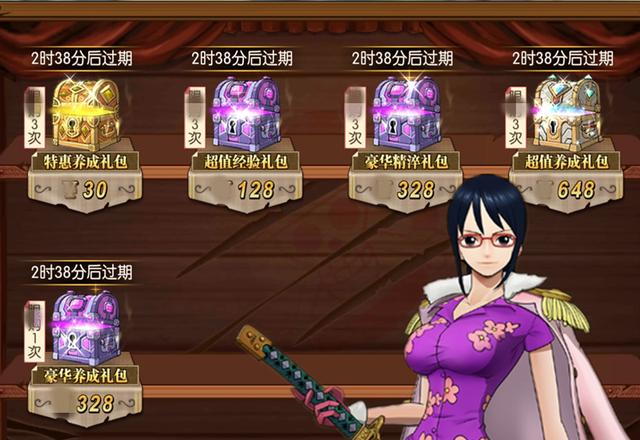Buy 豪华养成礼包 for 328
This screenshot has width=640, height=440.
85,404
